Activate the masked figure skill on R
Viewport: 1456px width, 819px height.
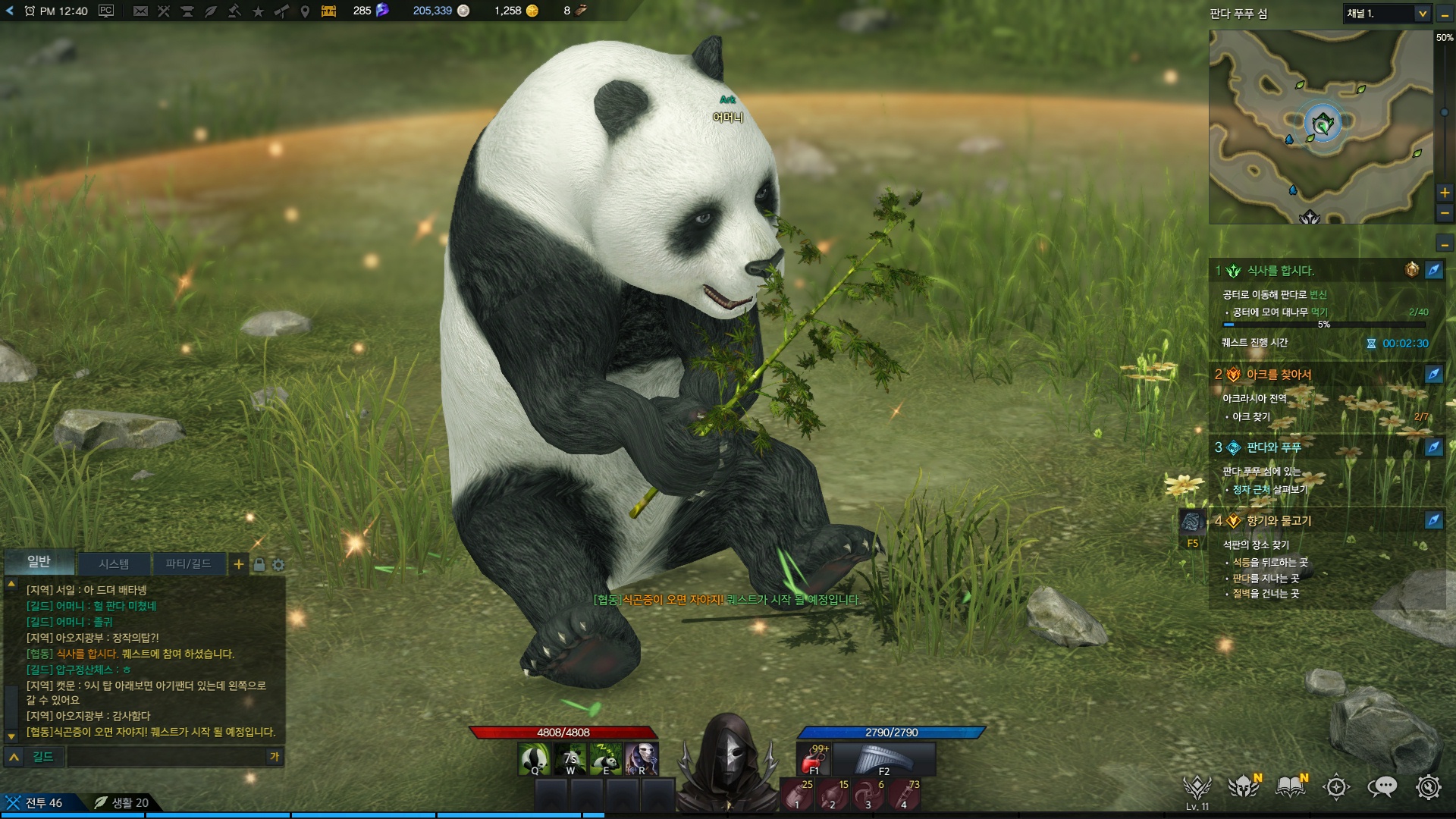coord(642,758)
